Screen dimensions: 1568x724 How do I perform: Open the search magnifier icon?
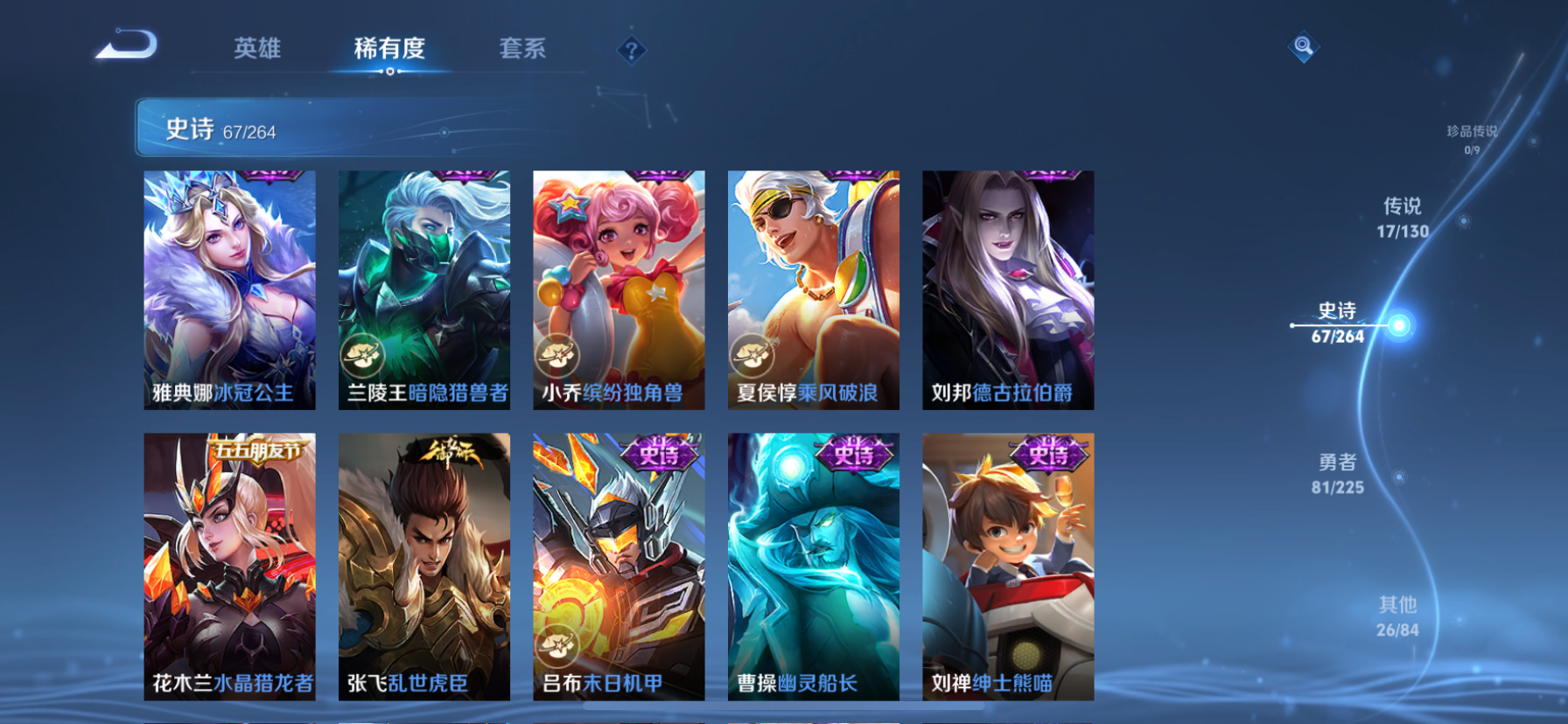click(1303, 46)
